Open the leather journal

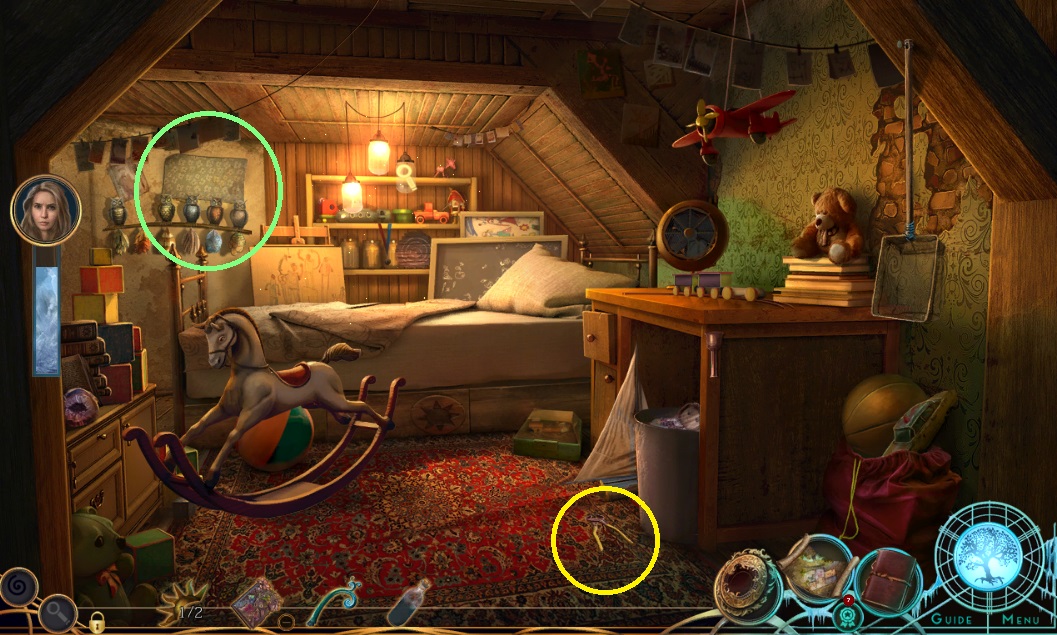887,581
